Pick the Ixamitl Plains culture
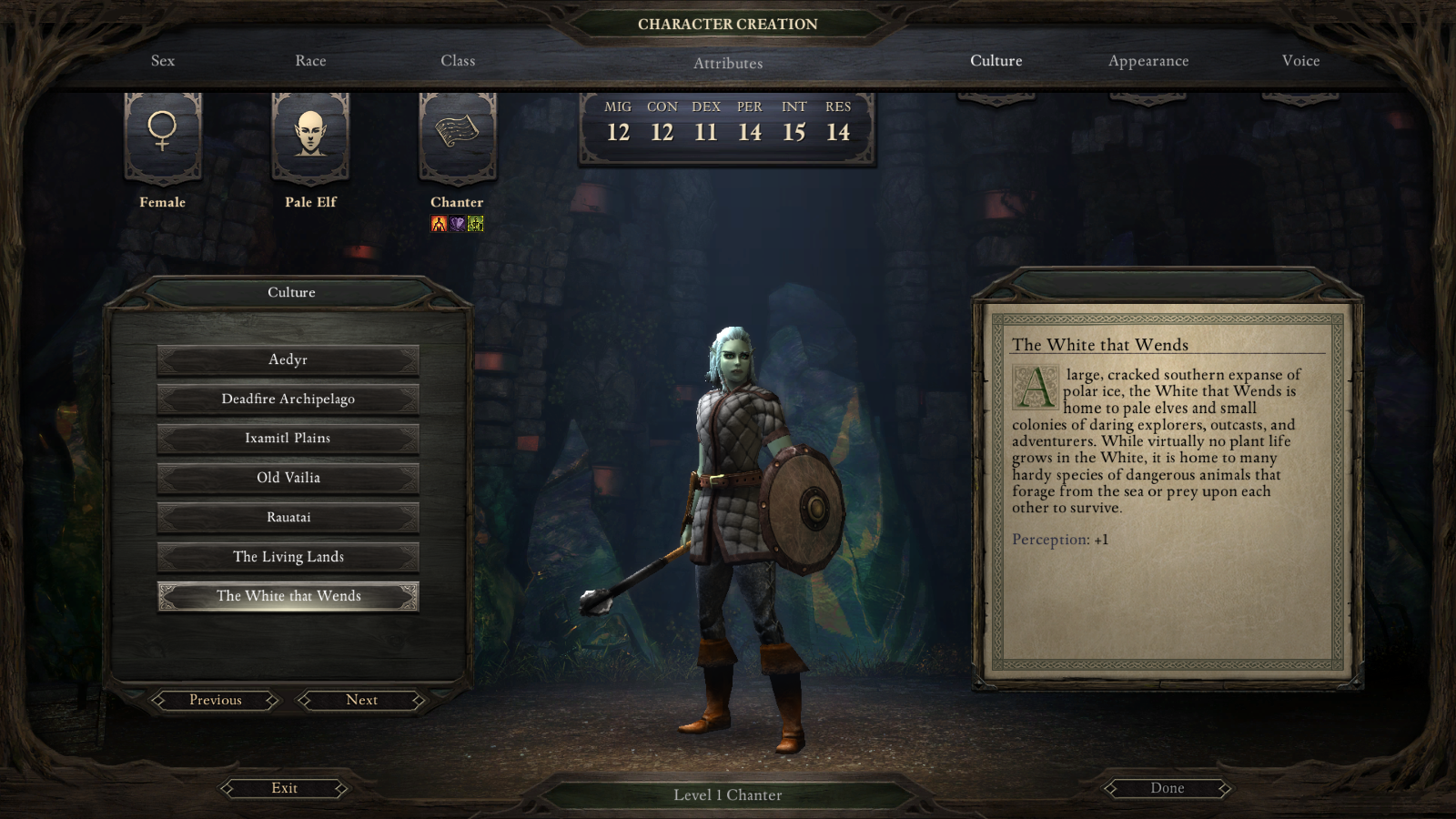The width and height of the screenshot is (1456, 819). (x=288, y=439)
